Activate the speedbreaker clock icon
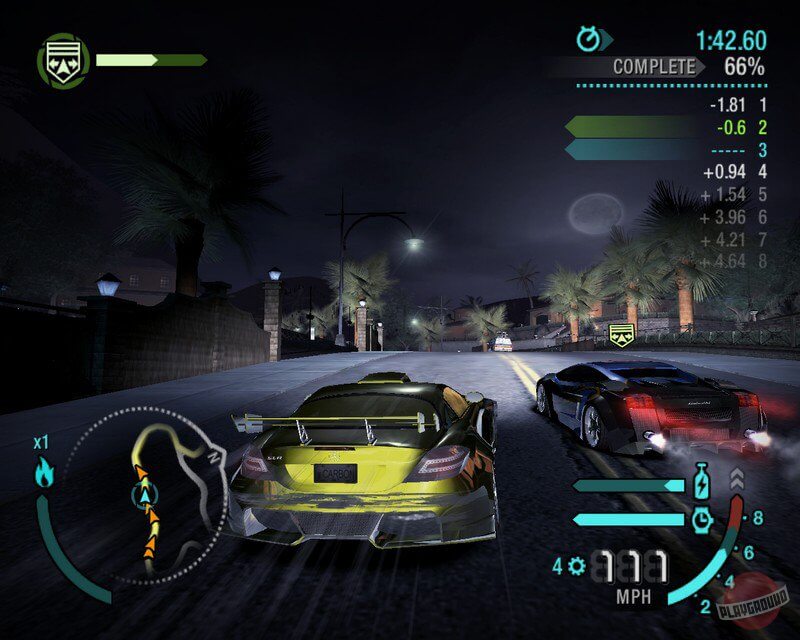The image size is (800, 640). pyautogui.click(x=701, y=518)
